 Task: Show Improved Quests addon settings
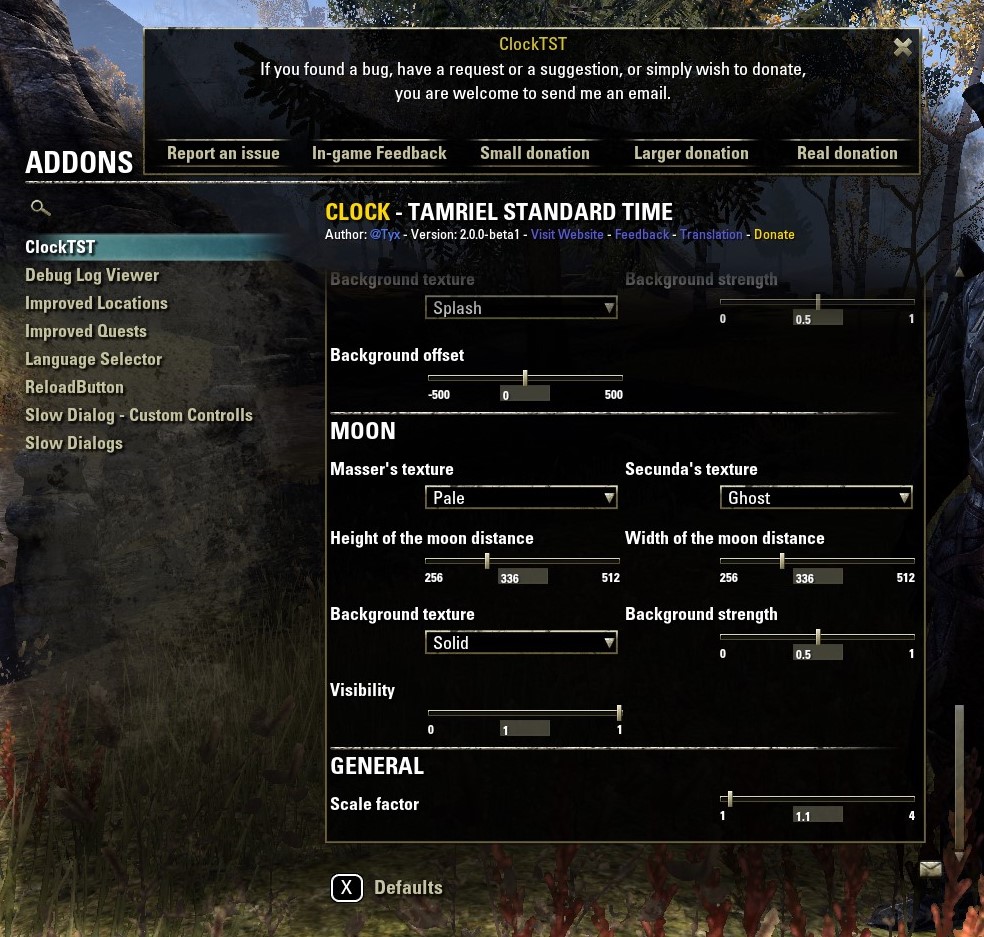(x=86, y=331)
